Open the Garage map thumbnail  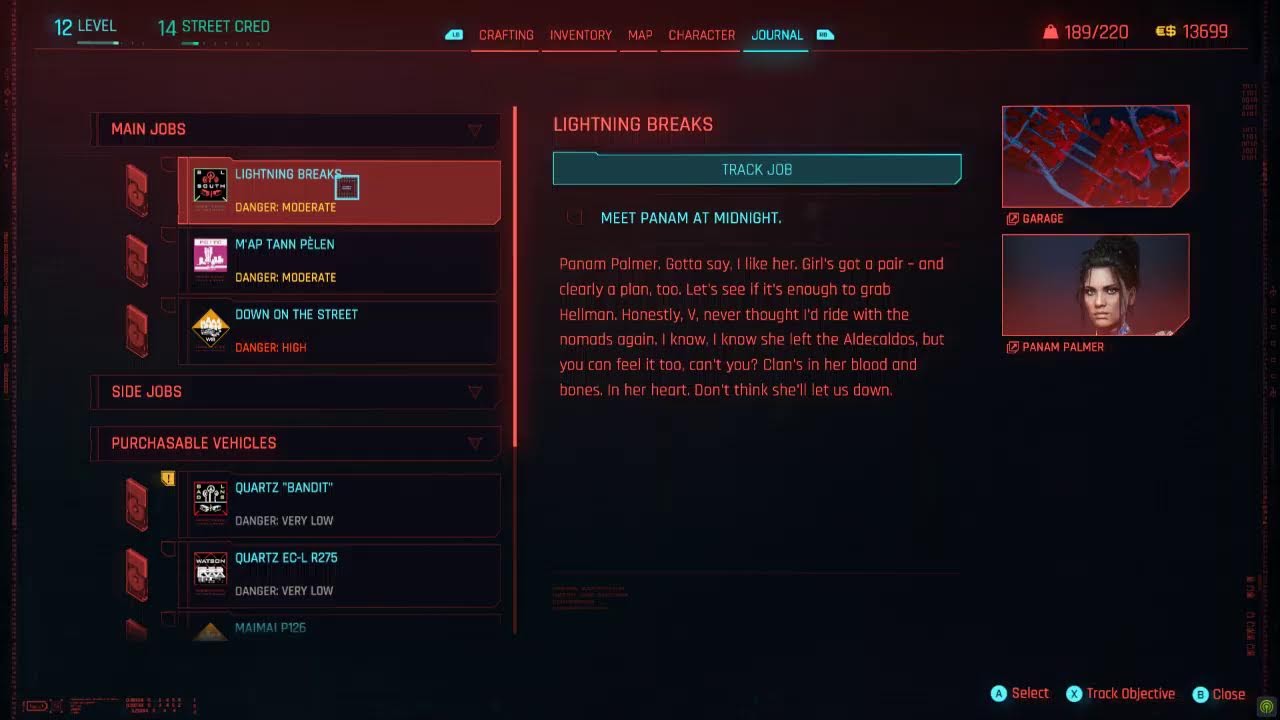click(x=1095, y=157)
